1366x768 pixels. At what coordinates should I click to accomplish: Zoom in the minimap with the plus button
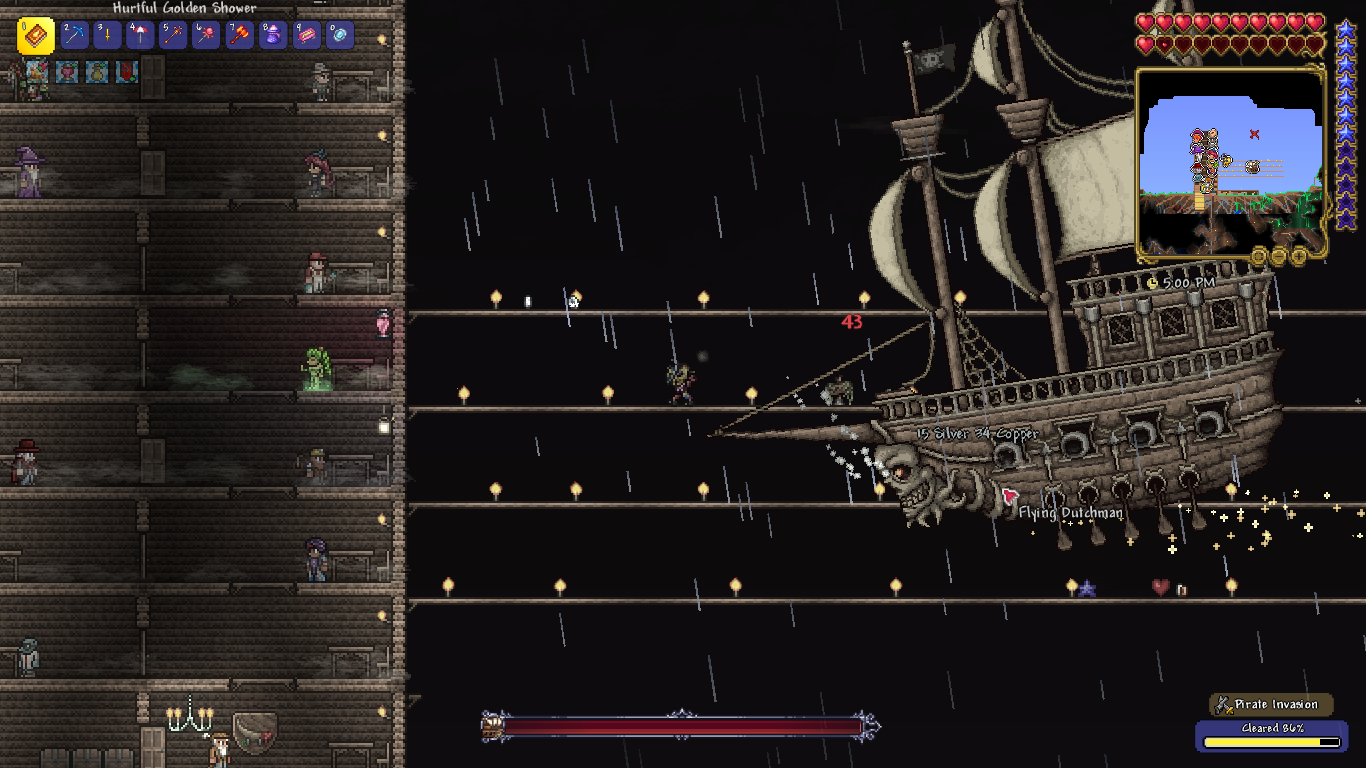click(x=1299, y=256)
